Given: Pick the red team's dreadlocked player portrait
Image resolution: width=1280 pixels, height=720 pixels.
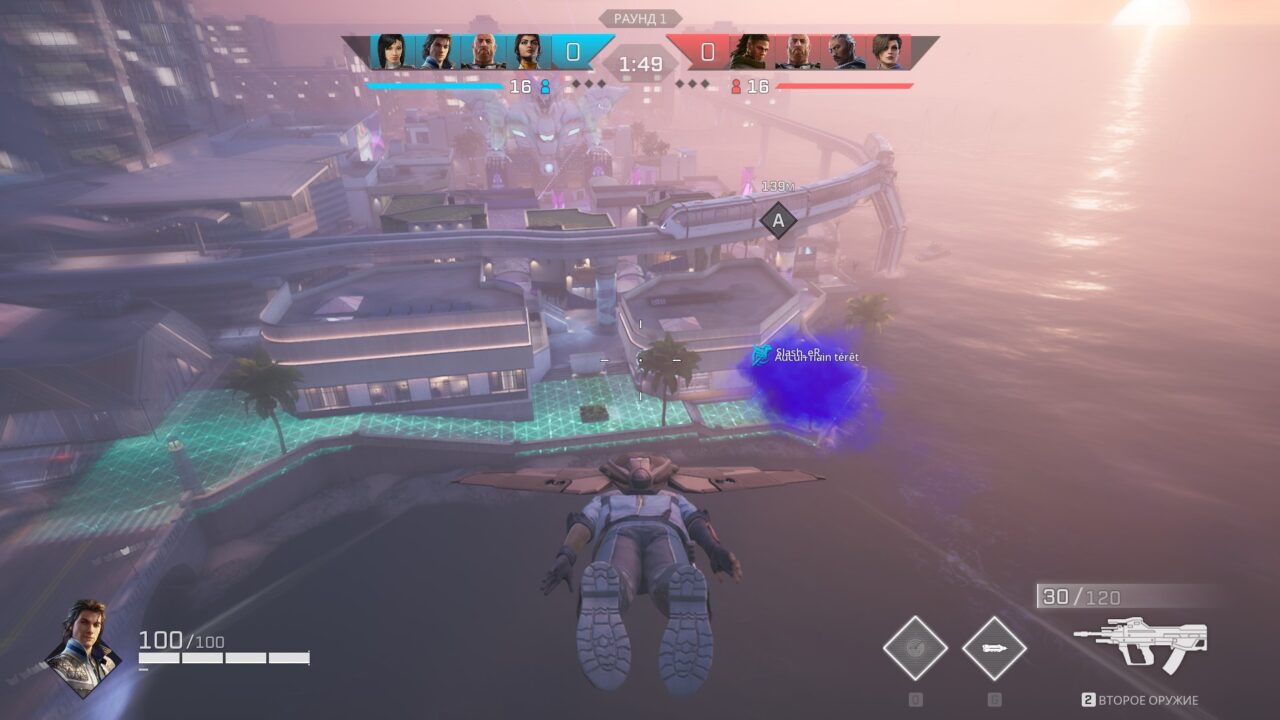Looking at the screenshot, I should (x=751, y=52).
